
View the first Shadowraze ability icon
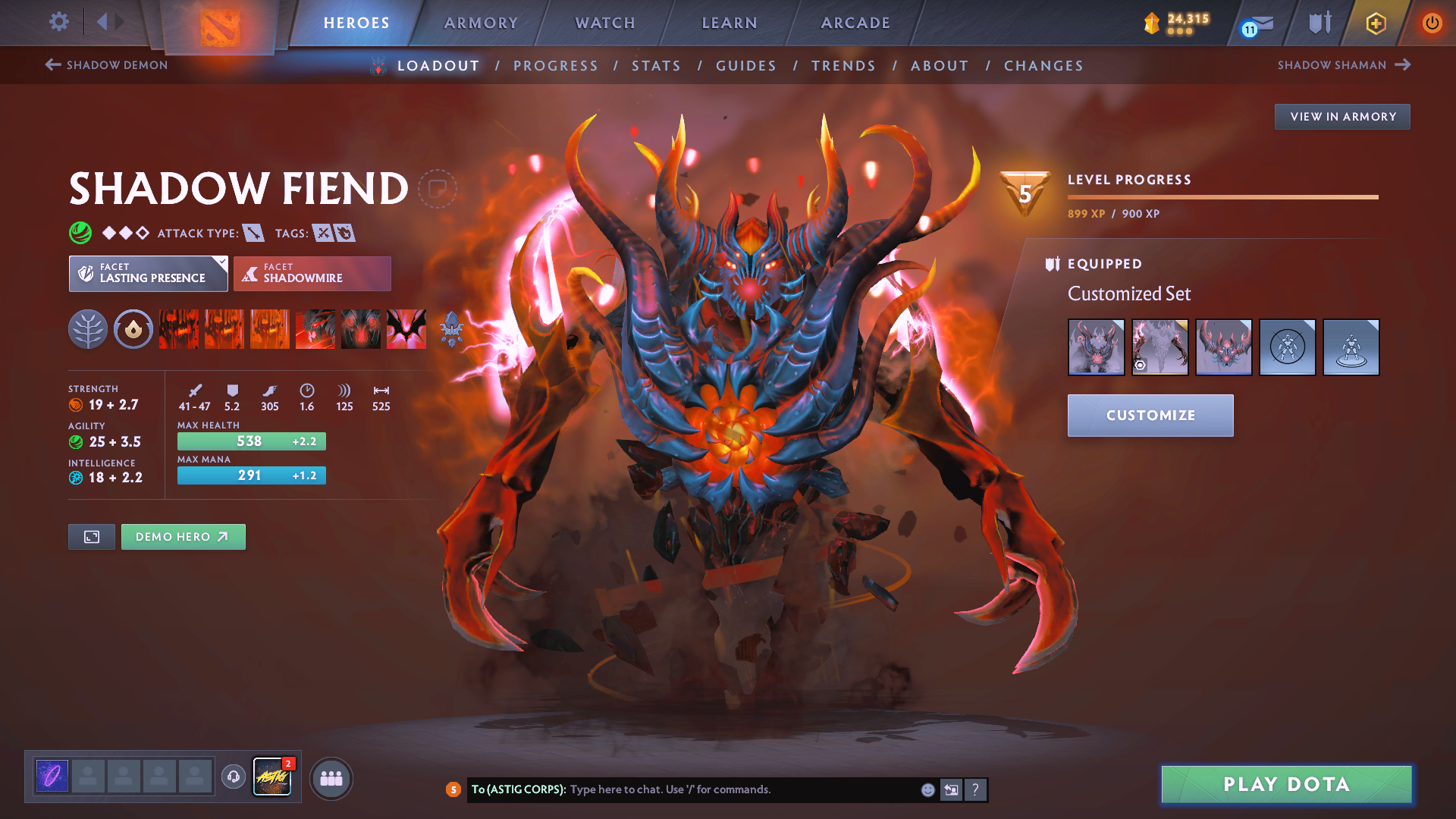[x=178, y=329]
